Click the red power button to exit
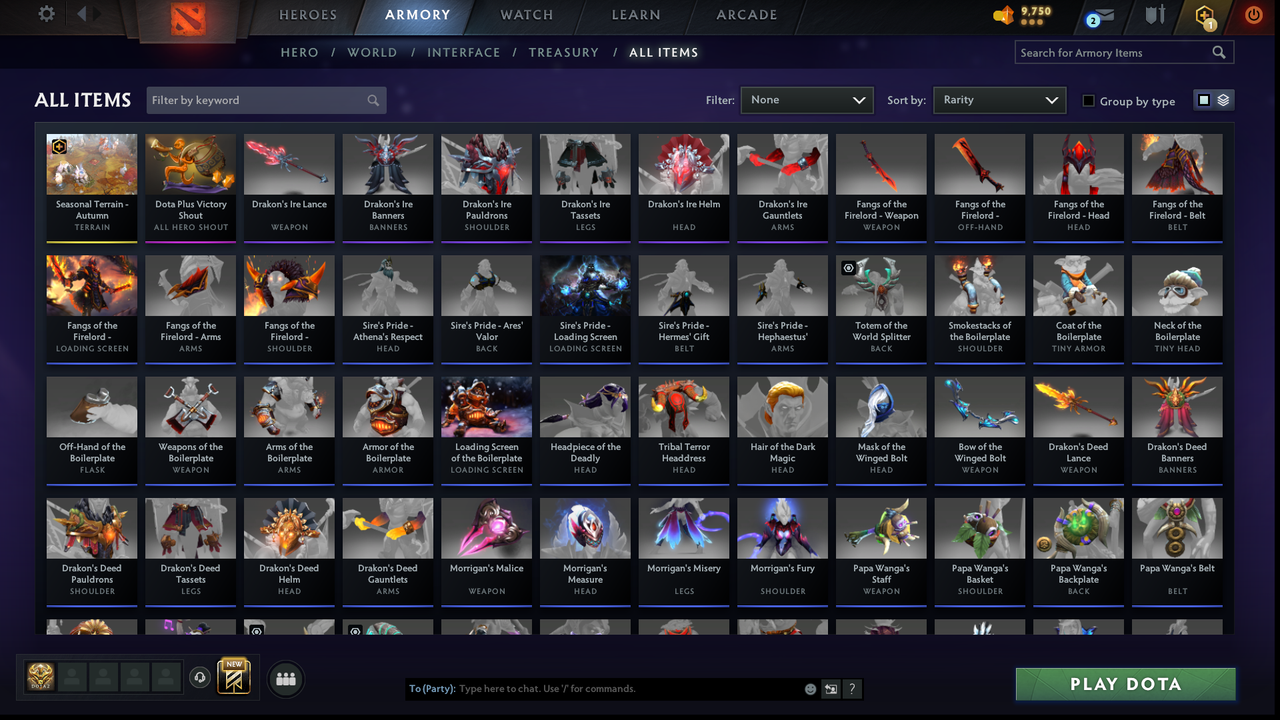Image resolution: width=1280 pixels, height=720 pixels. point(1253,16)
